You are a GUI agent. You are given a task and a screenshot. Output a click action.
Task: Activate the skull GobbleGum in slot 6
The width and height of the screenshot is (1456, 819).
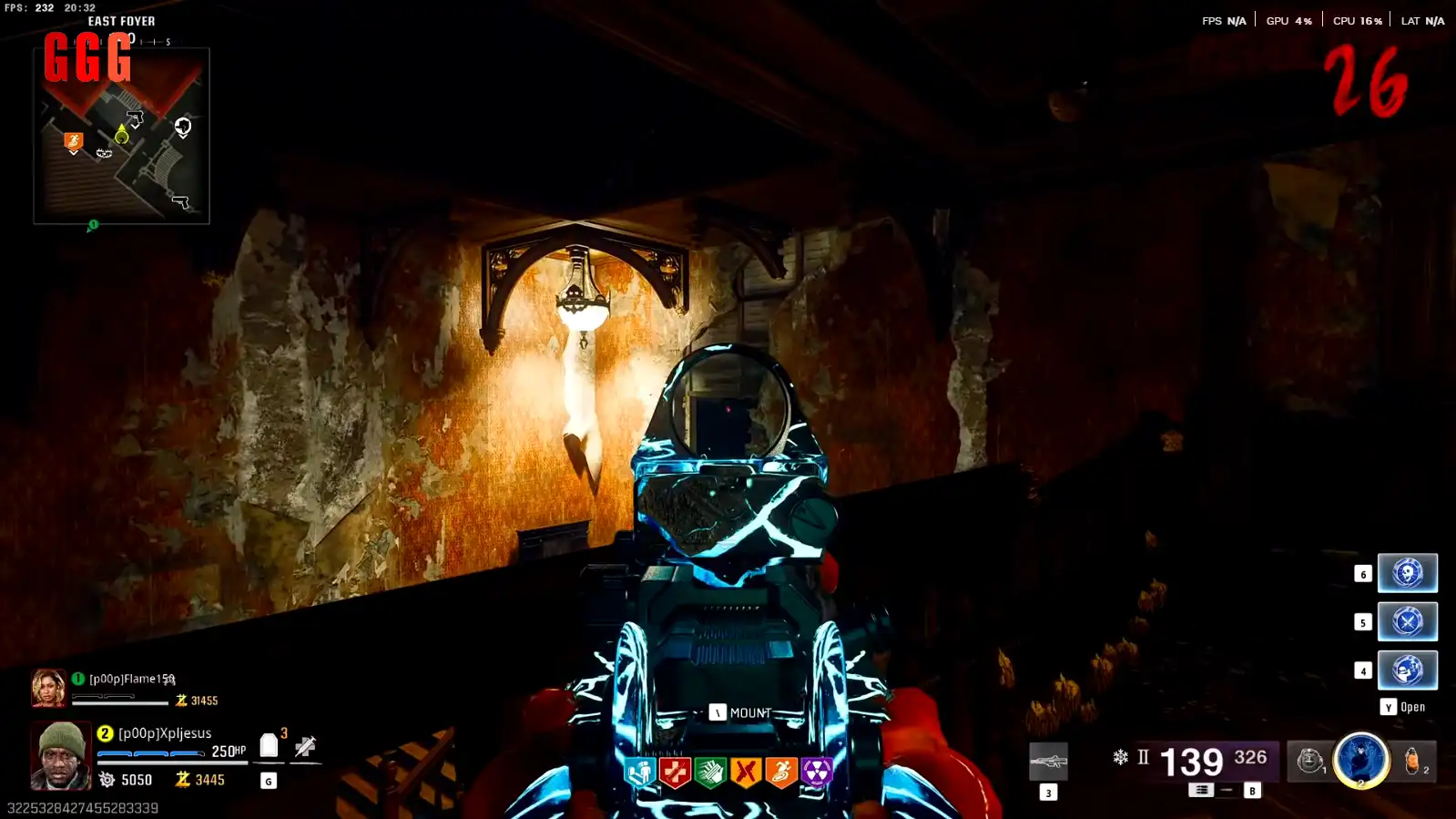1407,573
